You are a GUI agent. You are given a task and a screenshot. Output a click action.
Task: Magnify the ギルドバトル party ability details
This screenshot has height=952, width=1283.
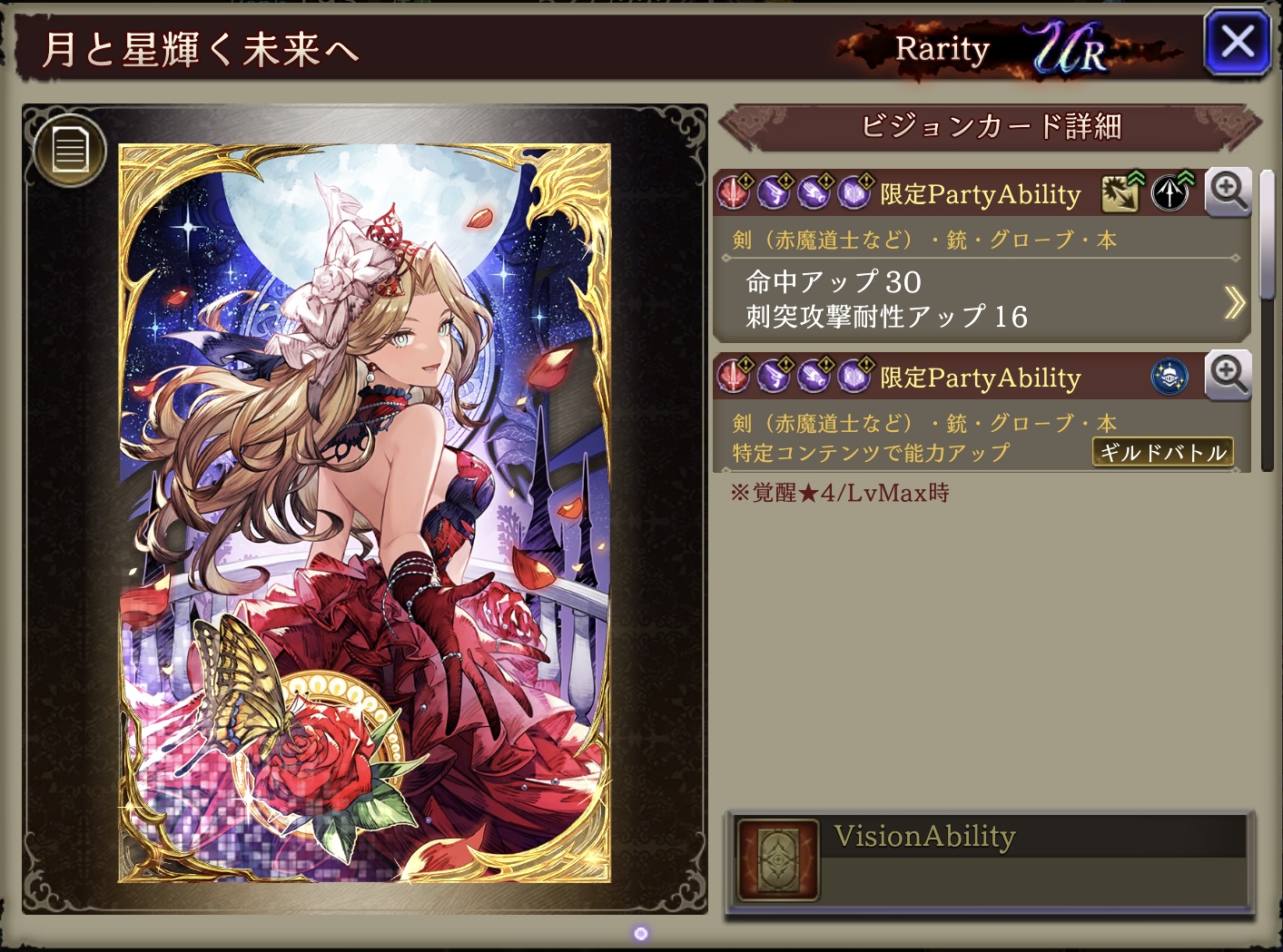1229,375
